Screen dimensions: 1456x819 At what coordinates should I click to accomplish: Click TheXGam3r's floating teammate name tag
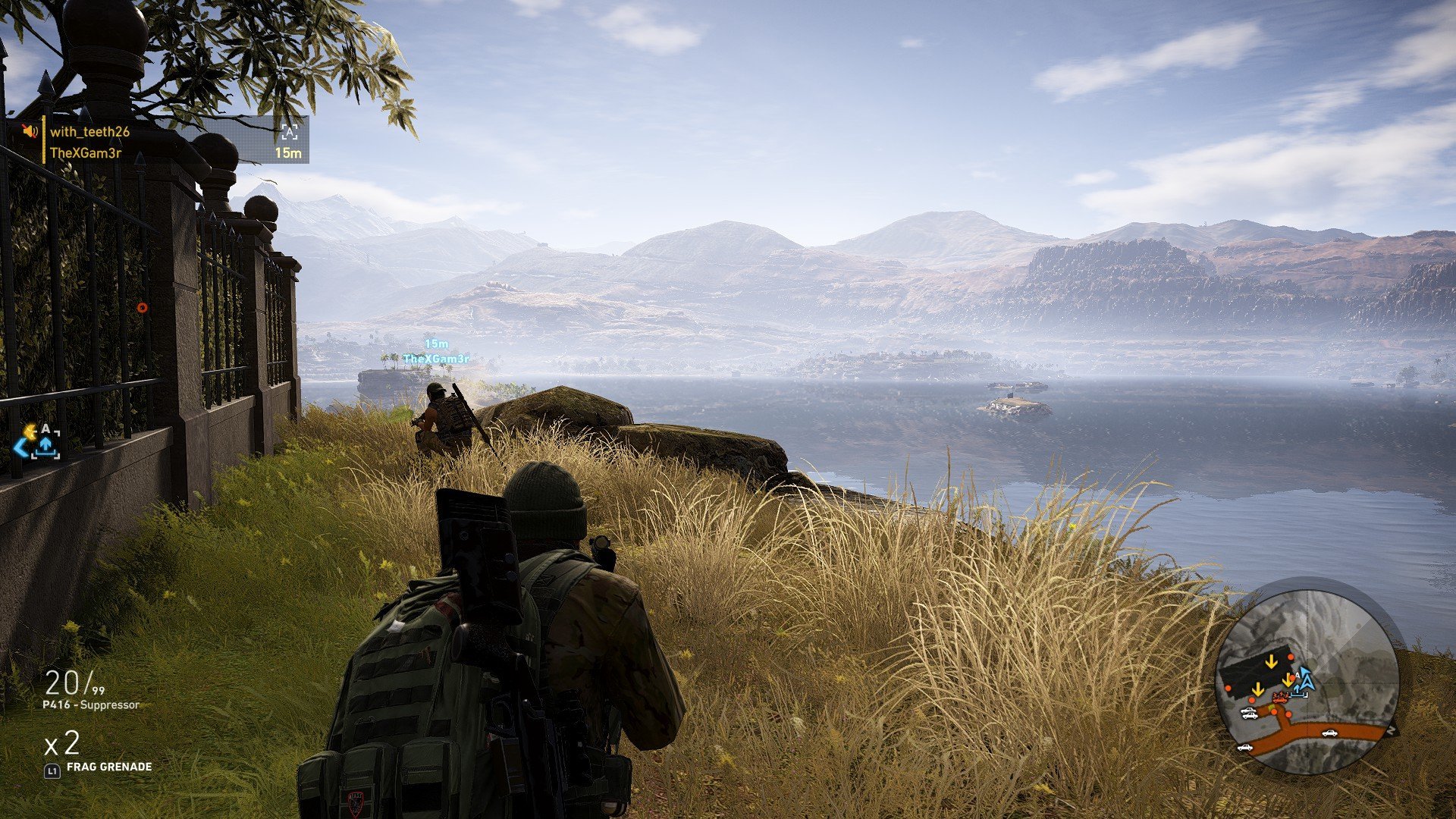coord(436,359)
